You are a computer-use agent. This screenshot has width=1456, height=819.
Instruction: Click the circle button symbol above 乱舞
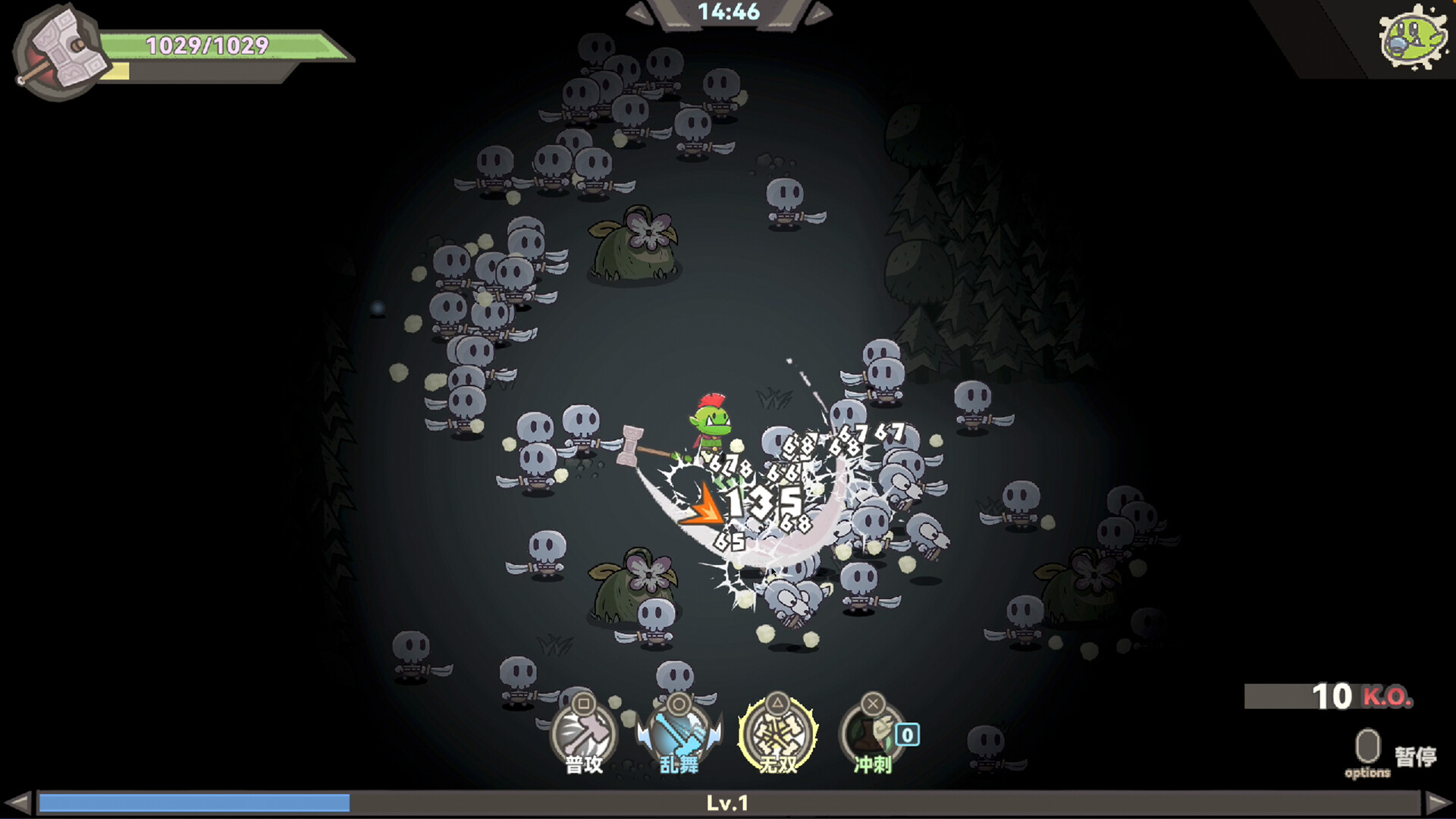click(x=679, y=705)
